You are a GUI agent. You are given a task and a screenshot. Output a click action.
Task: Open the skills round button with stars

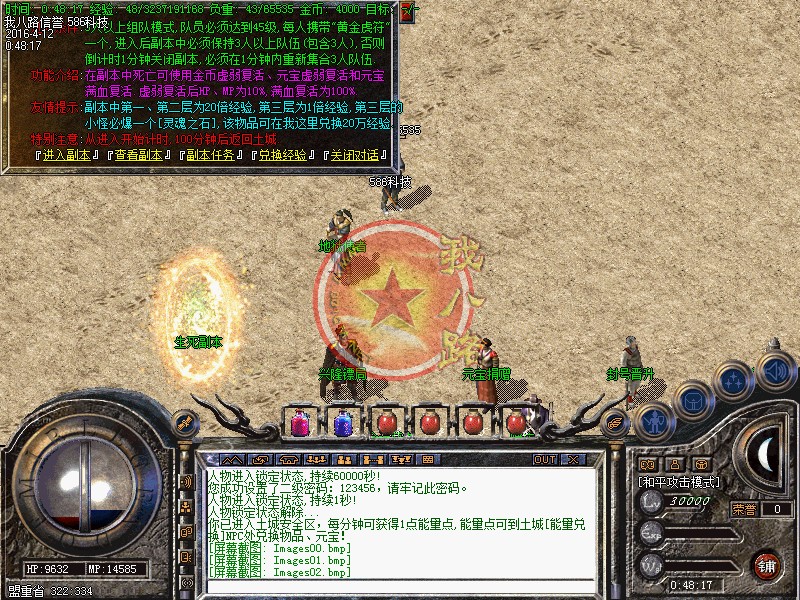[735, 381]
